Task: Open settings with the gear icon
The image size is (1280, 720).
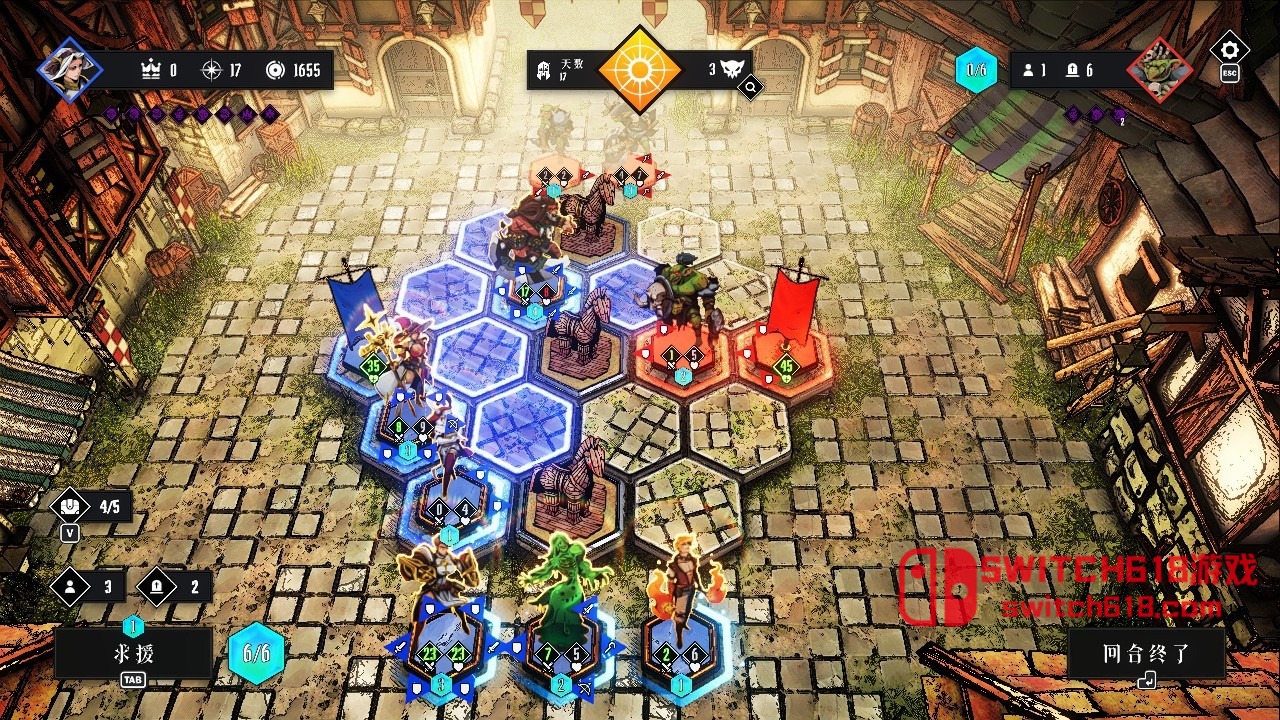Action: click(x=1229, y=50)
